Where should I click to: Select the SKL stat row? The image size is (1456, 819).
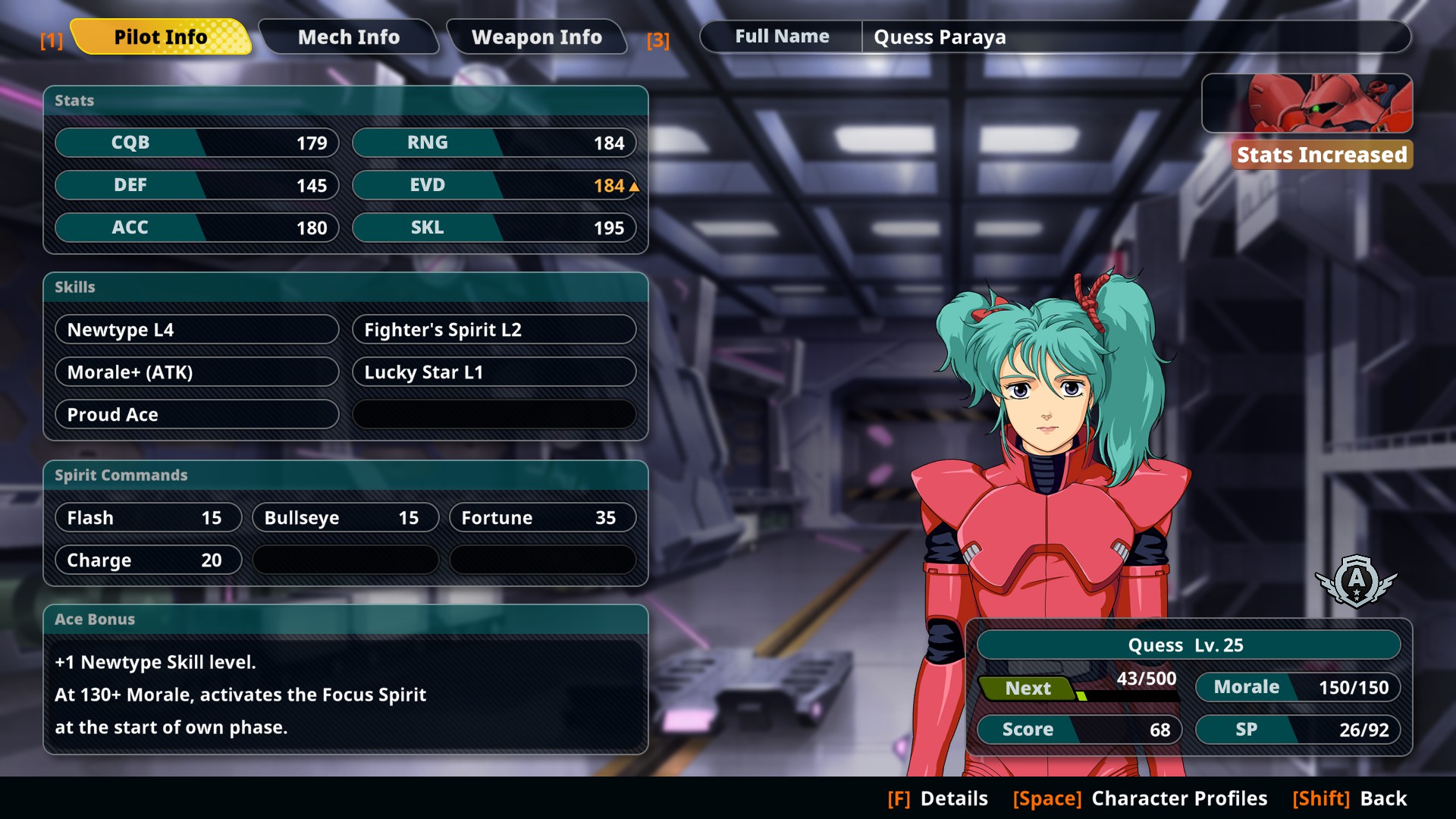click(x=494, y=228)
